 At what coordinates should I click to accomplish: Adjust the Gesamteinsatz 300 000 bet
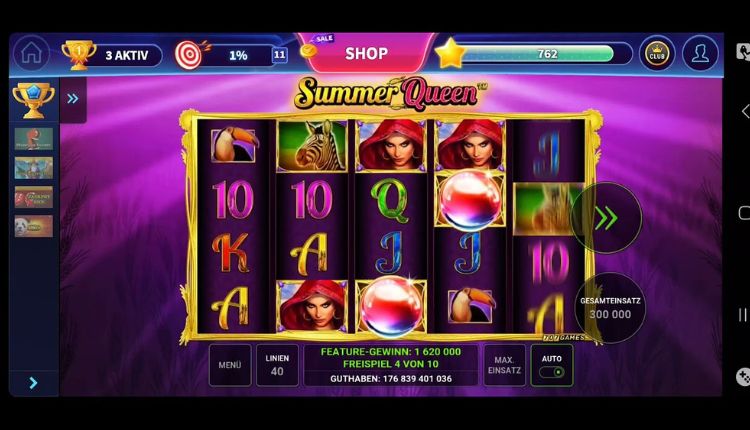609,308
